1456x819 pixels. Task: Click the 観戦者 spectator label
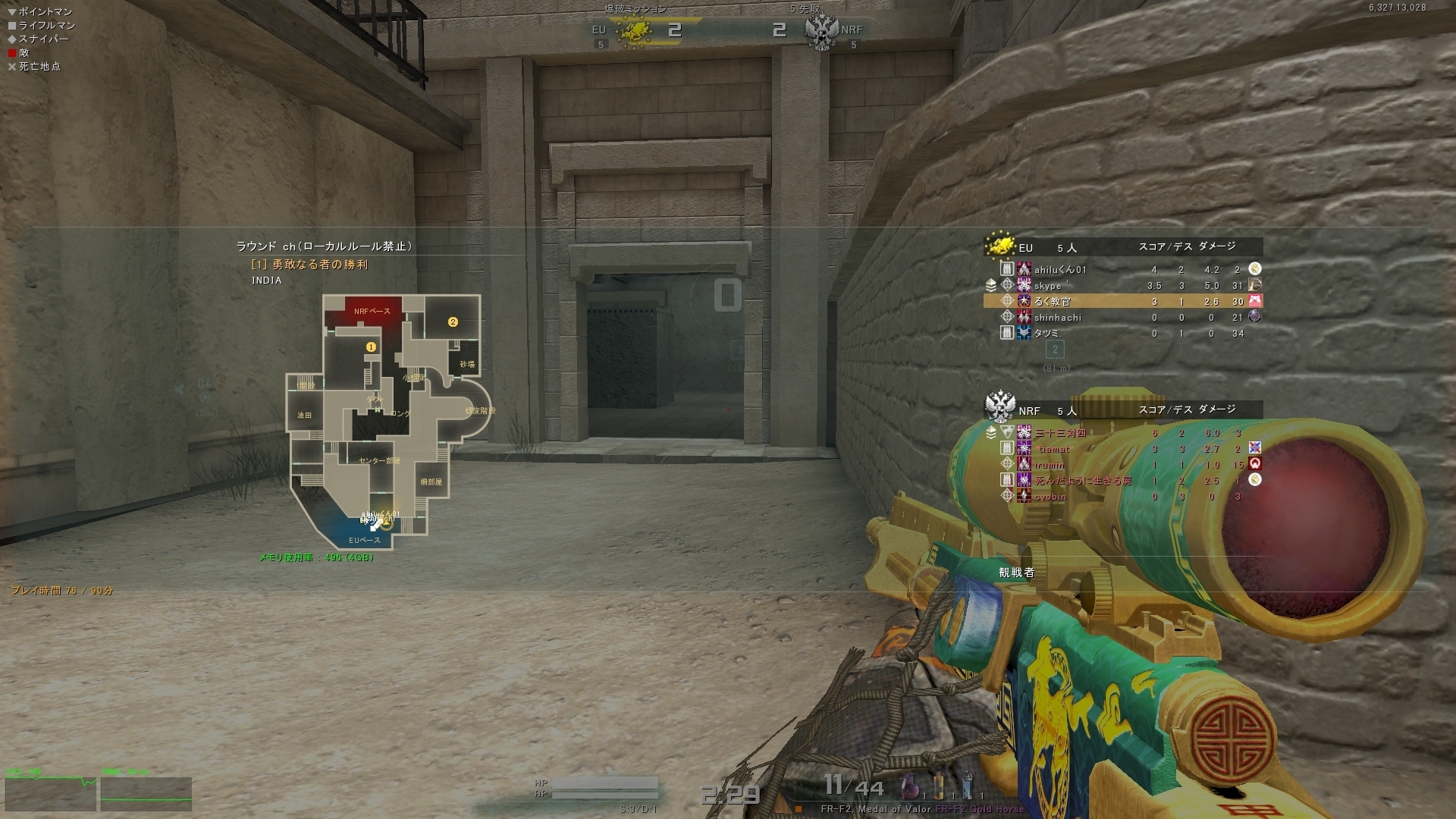[1016, 573]
